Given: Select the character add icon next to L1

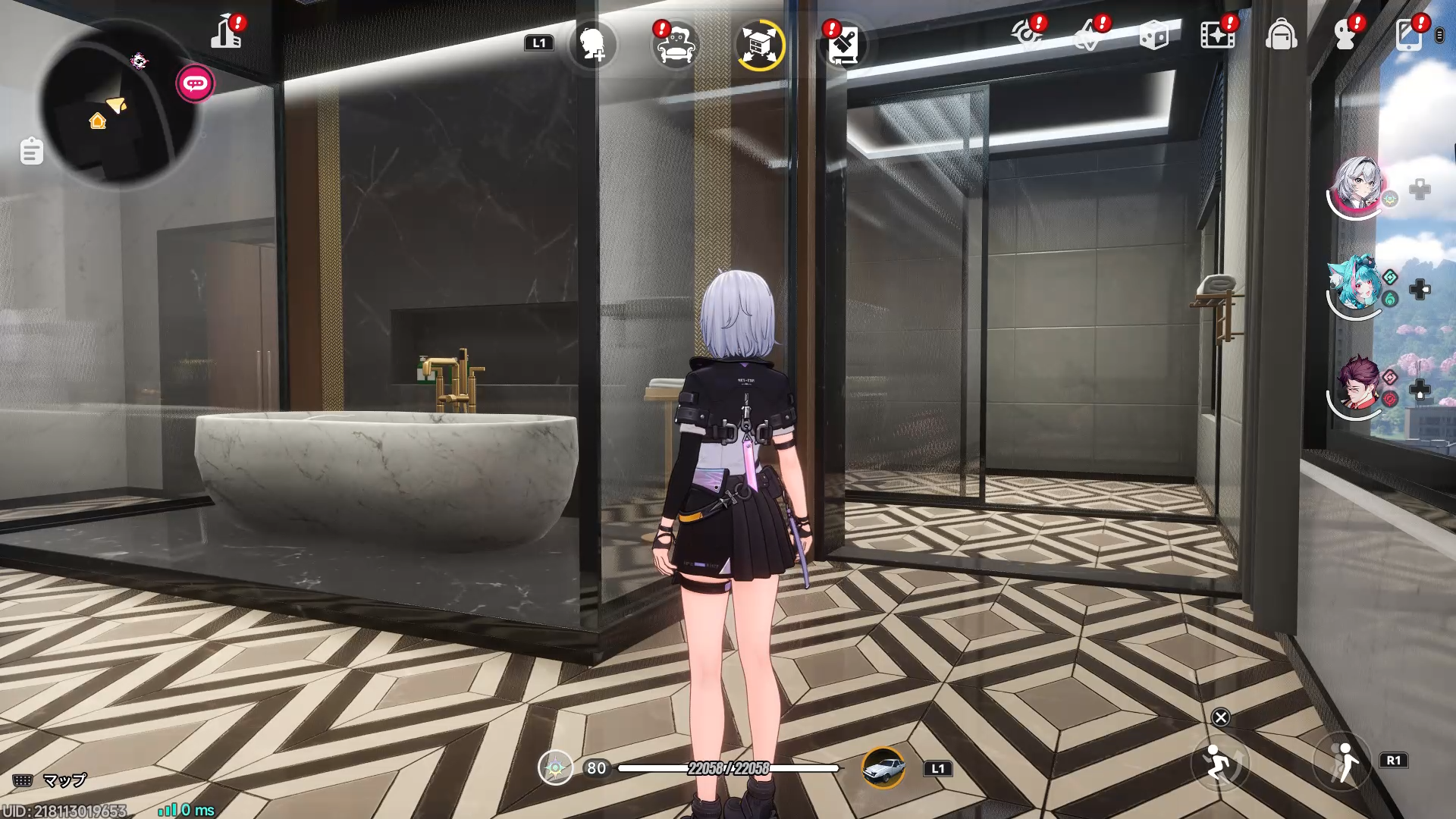Looking at the screenshot, I should click(x=593, y=44).
